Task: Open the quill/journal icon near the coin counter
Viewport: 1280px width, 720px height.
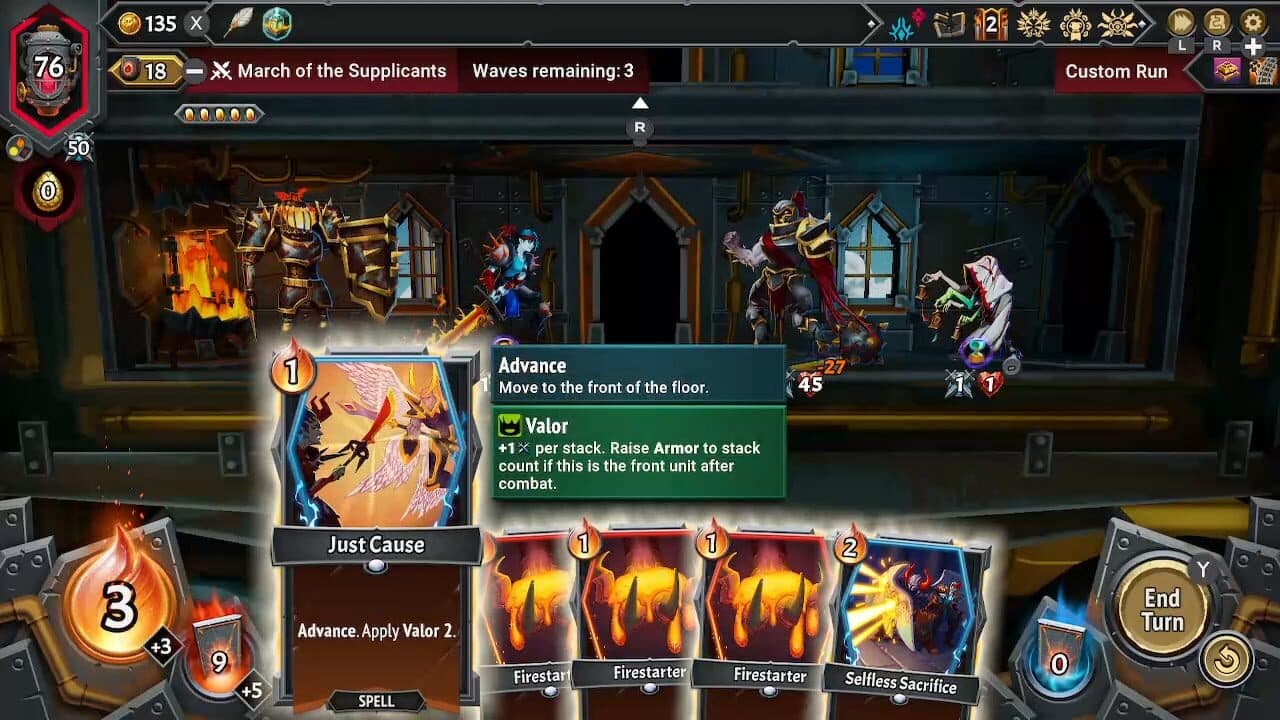Action: [240, 25]
